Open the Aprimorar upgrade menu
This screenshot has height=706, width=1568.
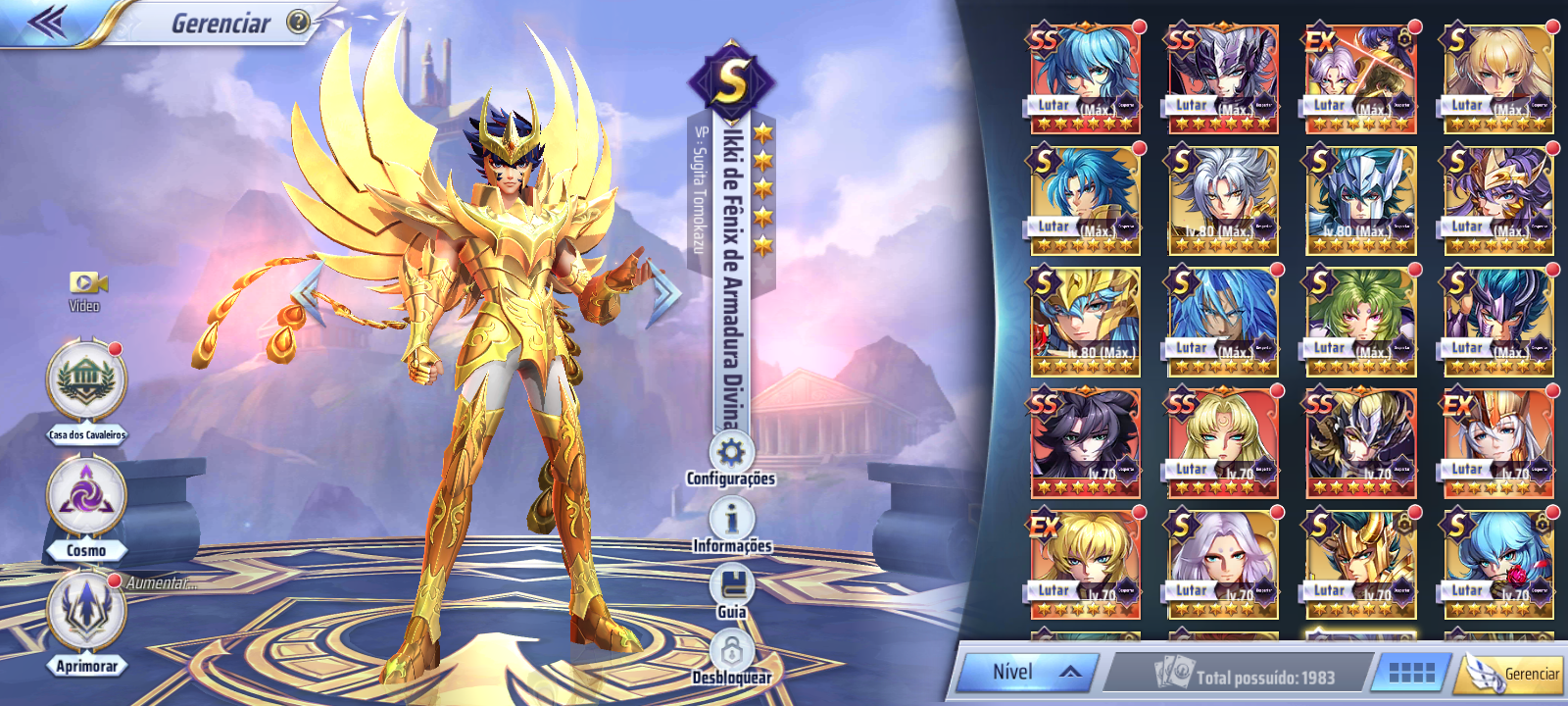point(86,612)
